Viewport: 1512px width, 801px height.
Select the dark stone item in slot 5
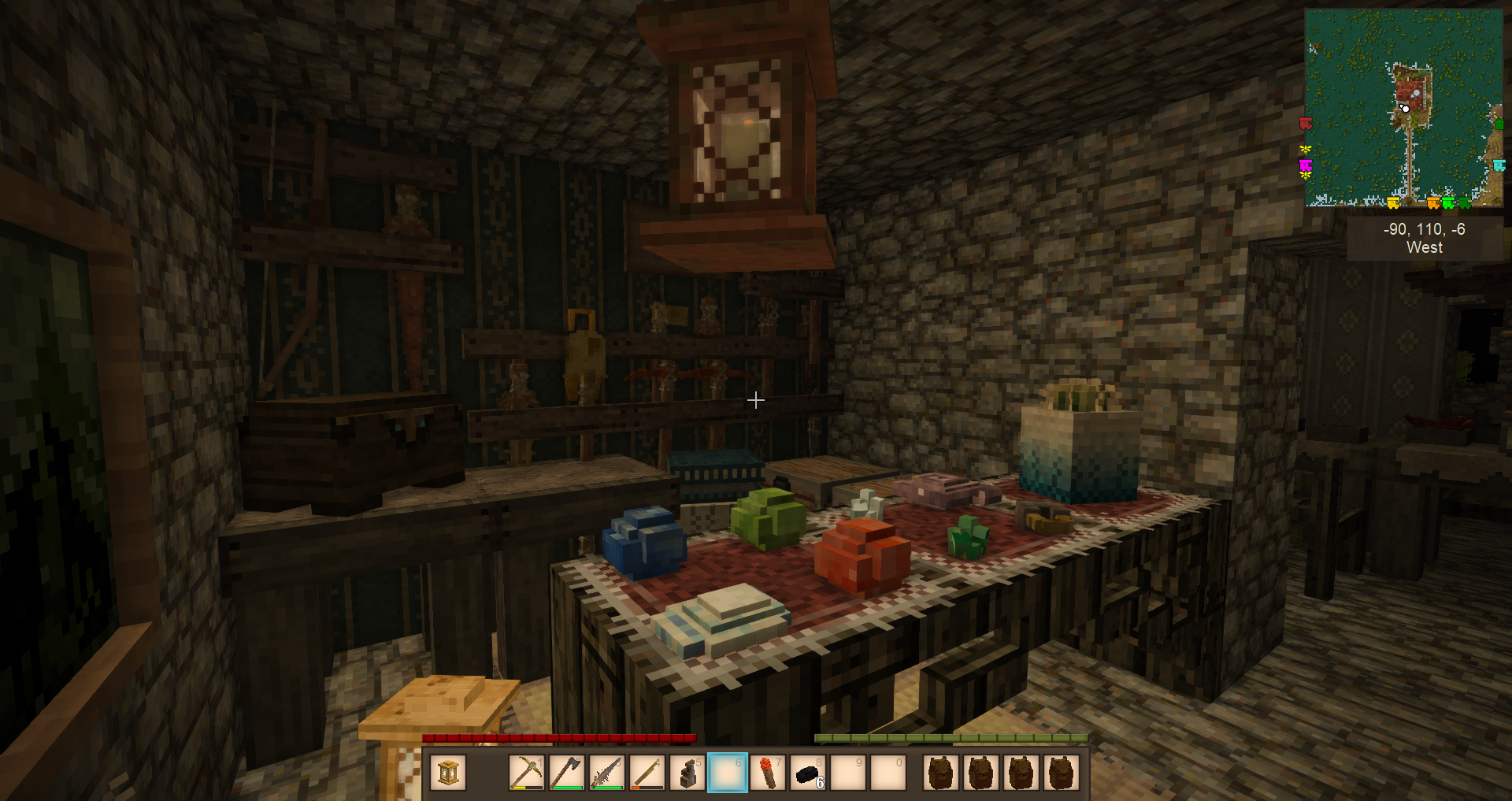pyautogui.click(x=687, y=773)
